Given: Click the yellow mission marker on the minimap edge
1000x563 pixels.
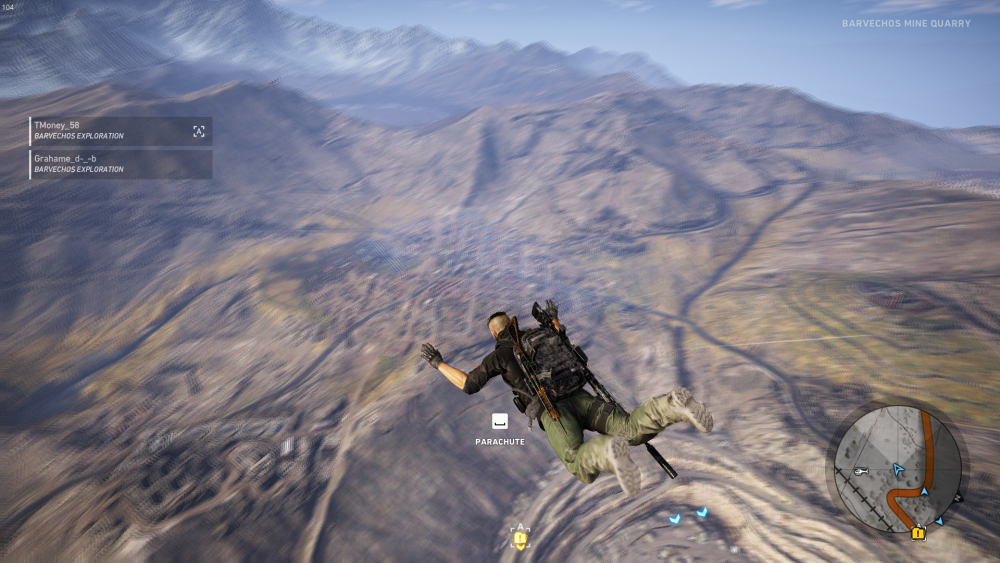Looking at the screenshot, I should point(918,533).
